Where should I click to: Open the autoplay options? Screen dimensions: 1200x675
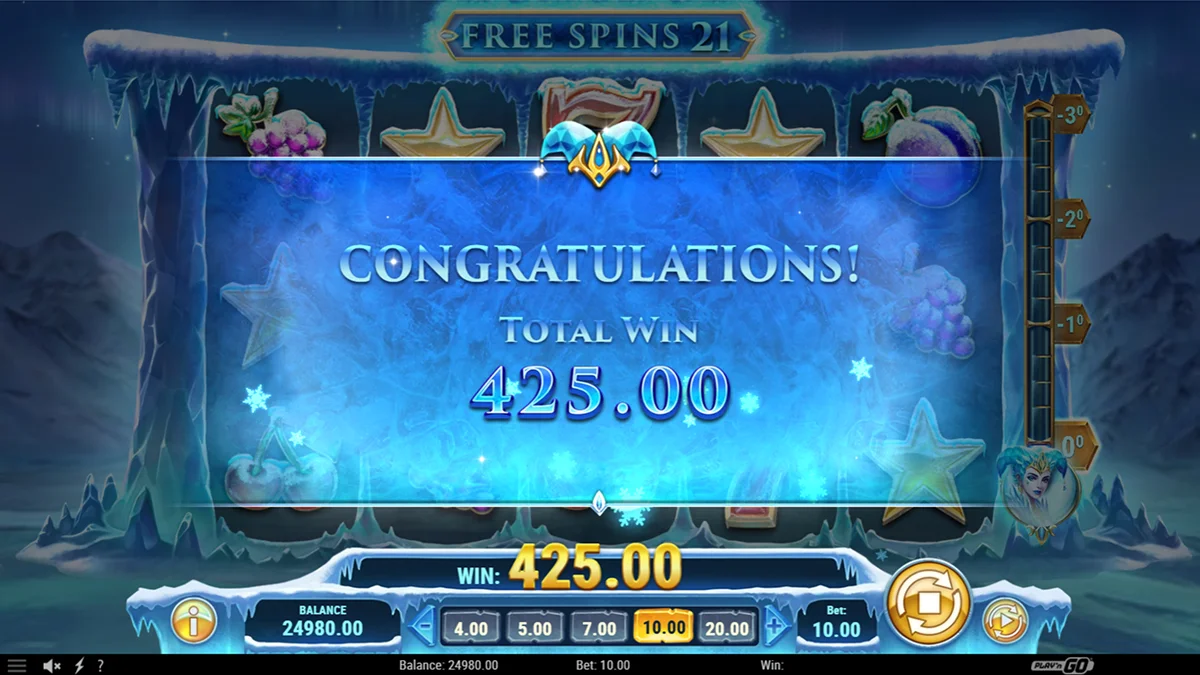[1004, 622]
